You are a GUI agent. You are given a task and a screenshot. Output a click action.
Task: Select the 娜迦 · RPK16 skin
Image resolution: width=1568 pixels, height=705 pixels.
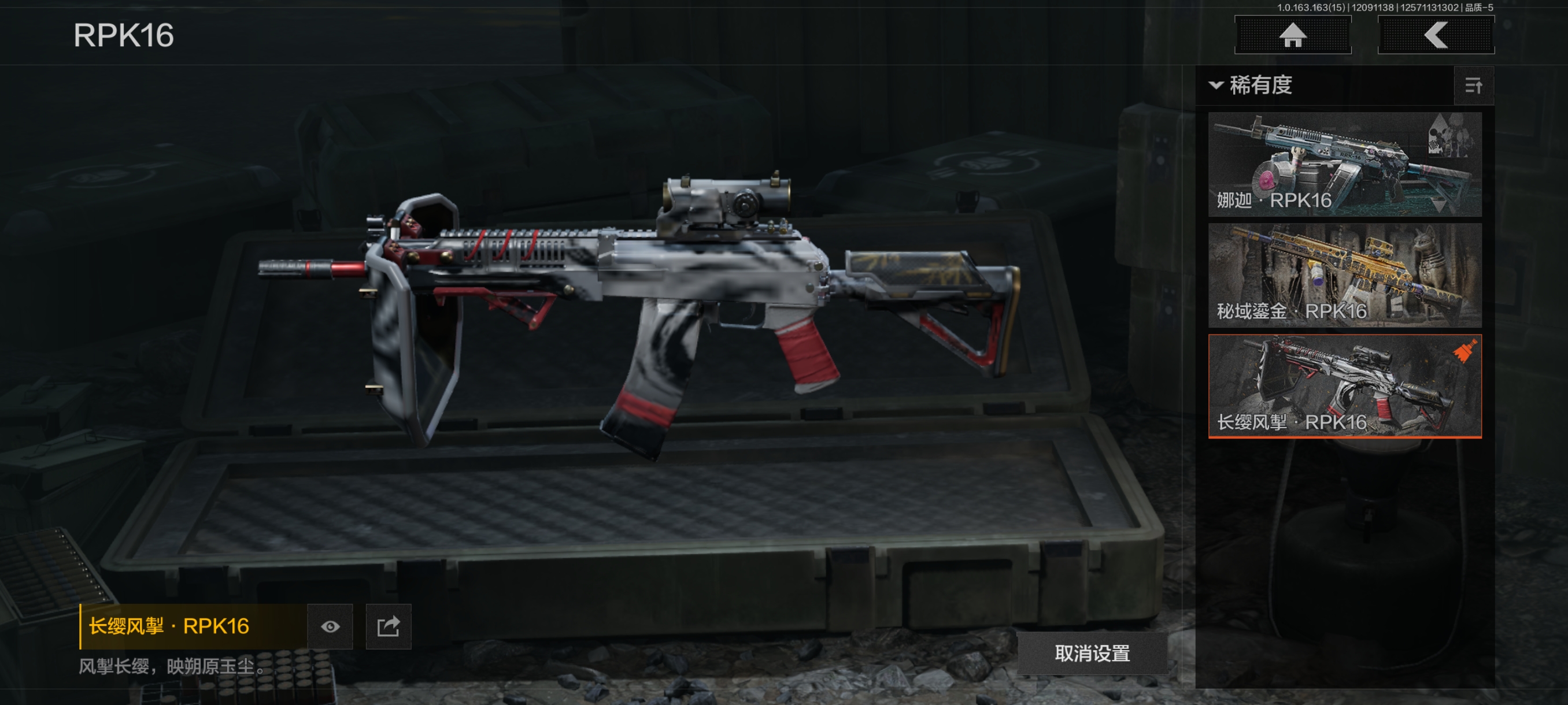[x=1344, y=164]
